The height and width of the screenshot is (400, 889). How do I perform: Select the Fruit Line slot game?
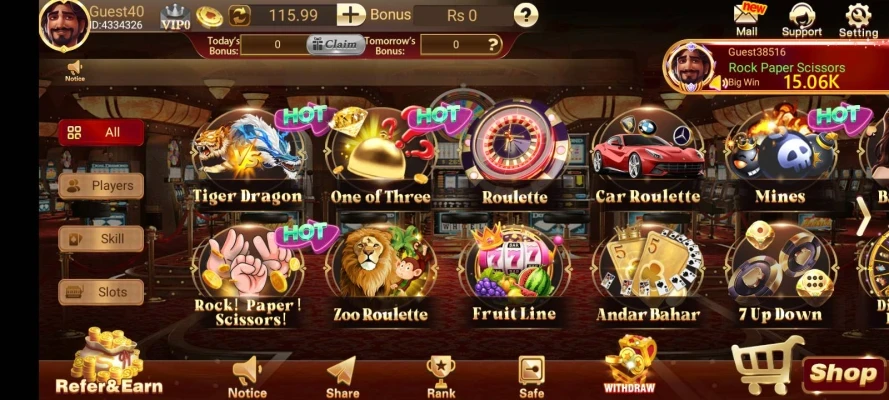pyautogui.click(x=514, y=273)
